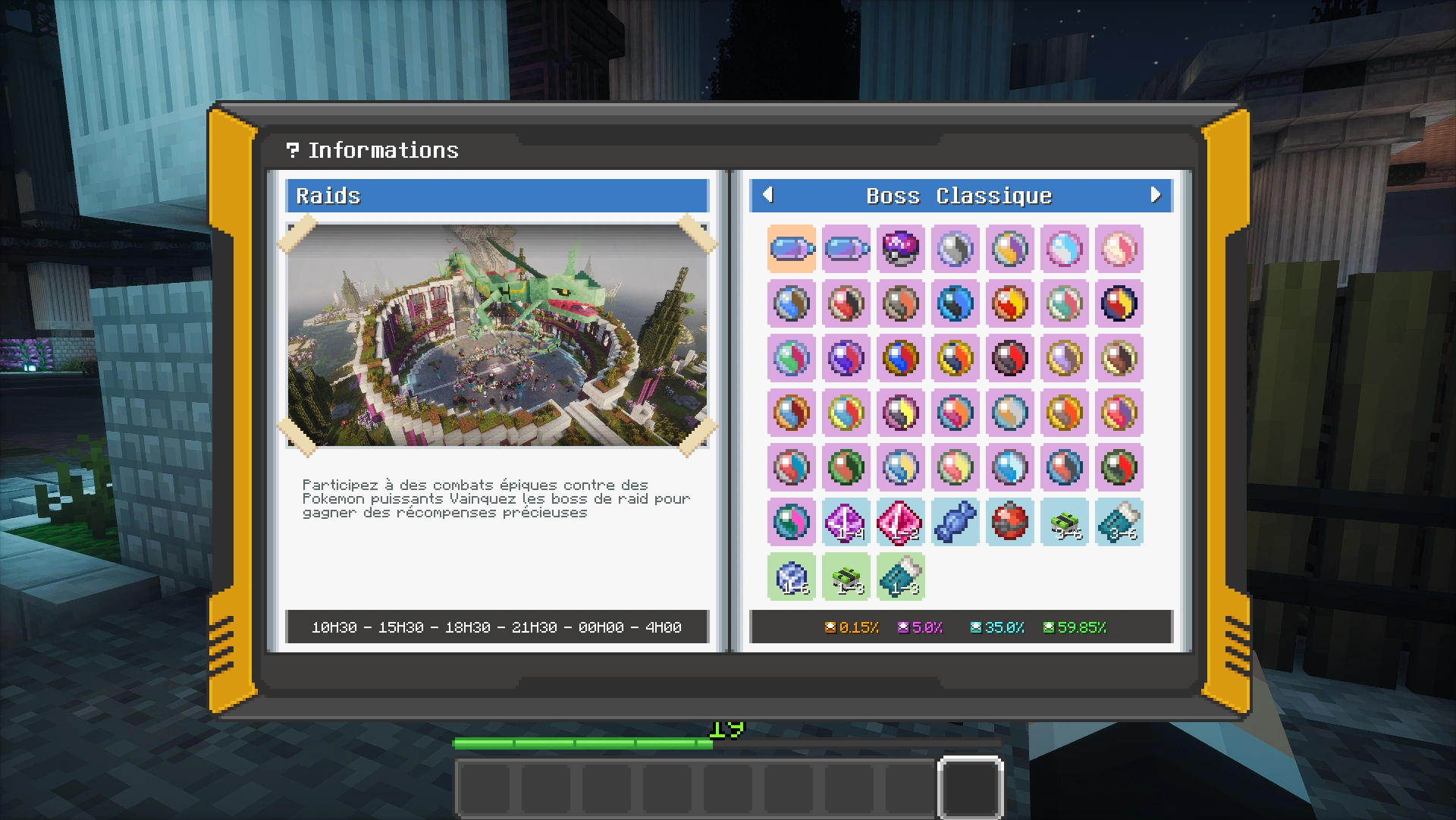Click the teal and pink orb reward
The width and height of the screenshot is (1456, 820).
(x=791, y=522)
